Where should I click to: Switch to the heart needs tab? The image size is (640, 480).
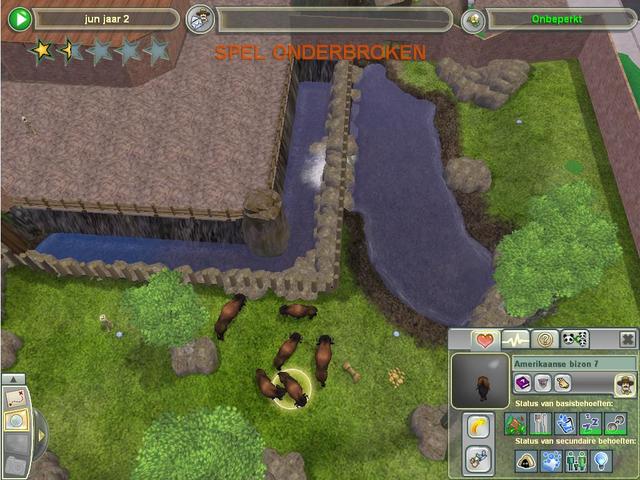[486, 340]
